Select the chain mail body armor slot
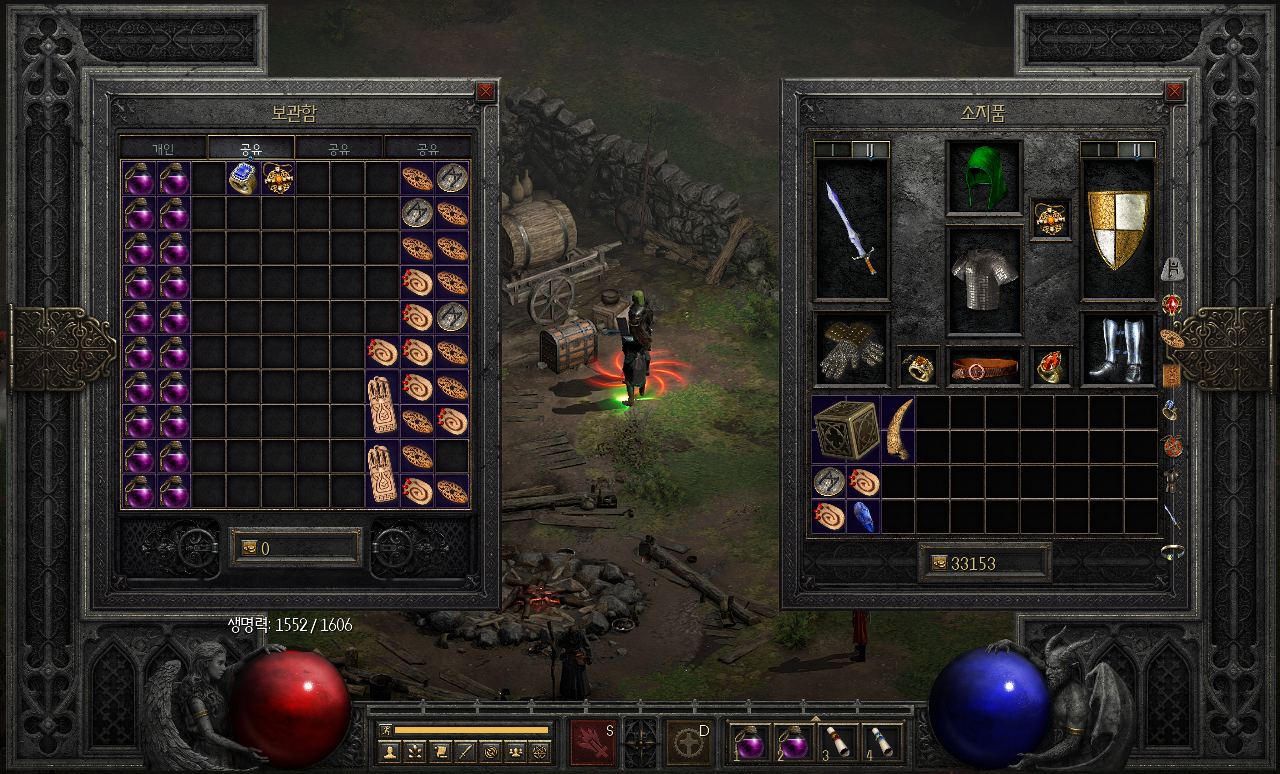1280x774 pixels. 984,280
